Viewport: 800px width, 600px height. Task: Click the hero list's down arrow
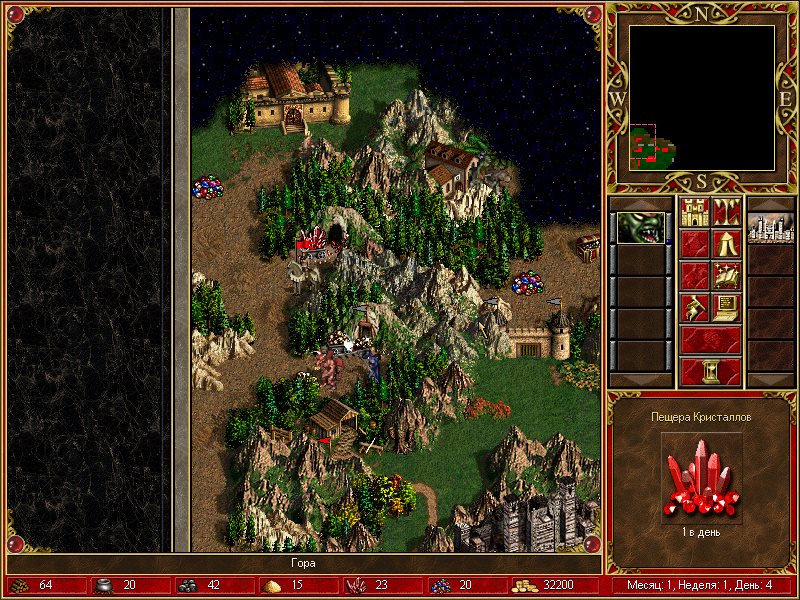click(640, 380)
